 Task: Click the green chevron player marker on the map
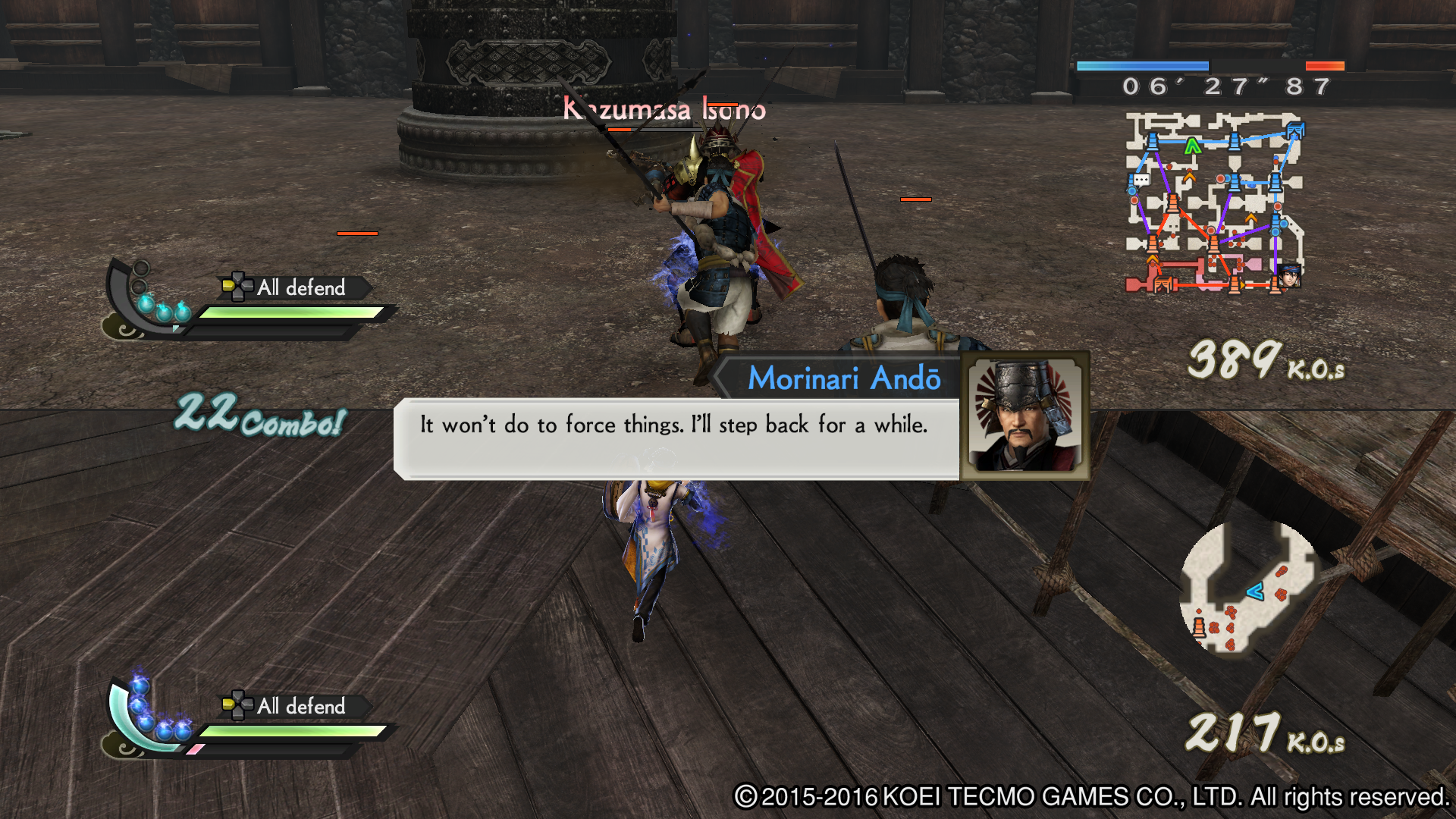click(1192, 146)
